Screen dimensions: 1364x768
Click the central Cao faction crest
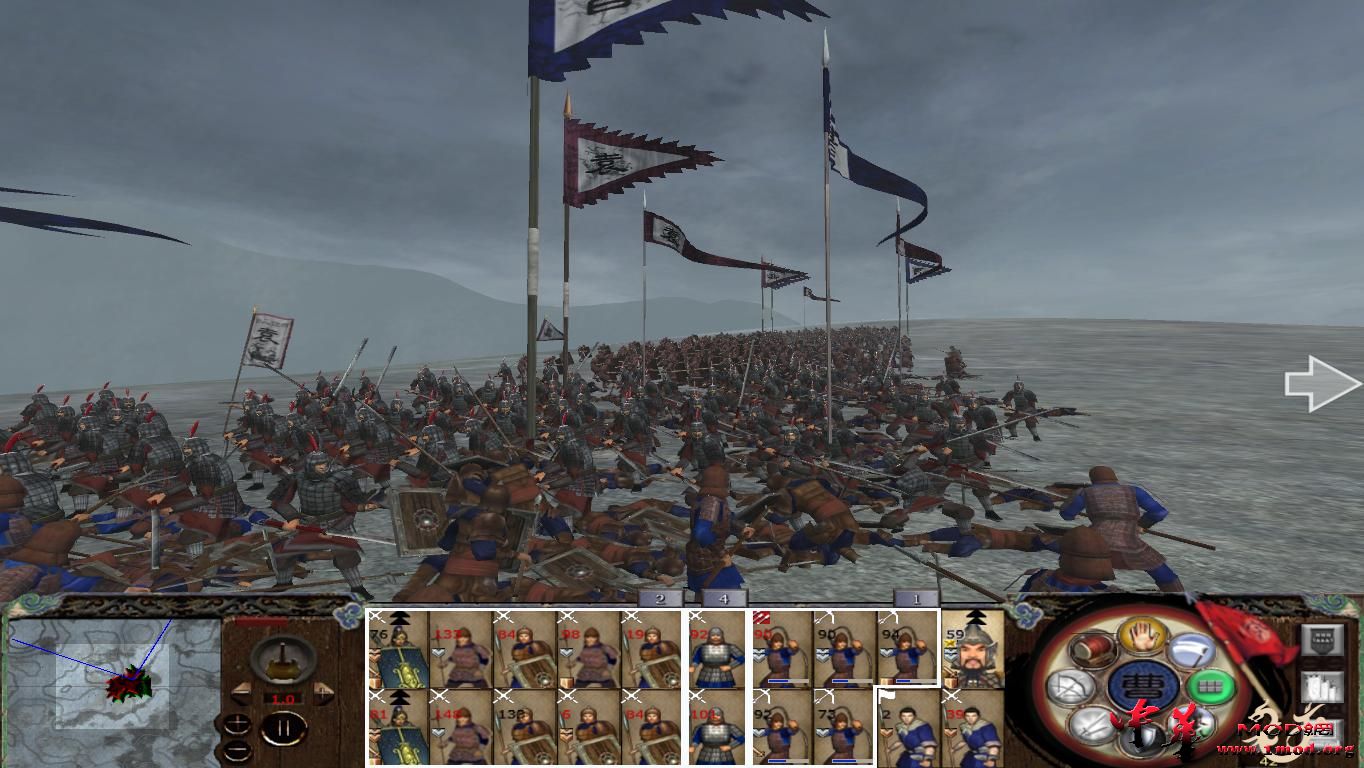click(1142, 686)
